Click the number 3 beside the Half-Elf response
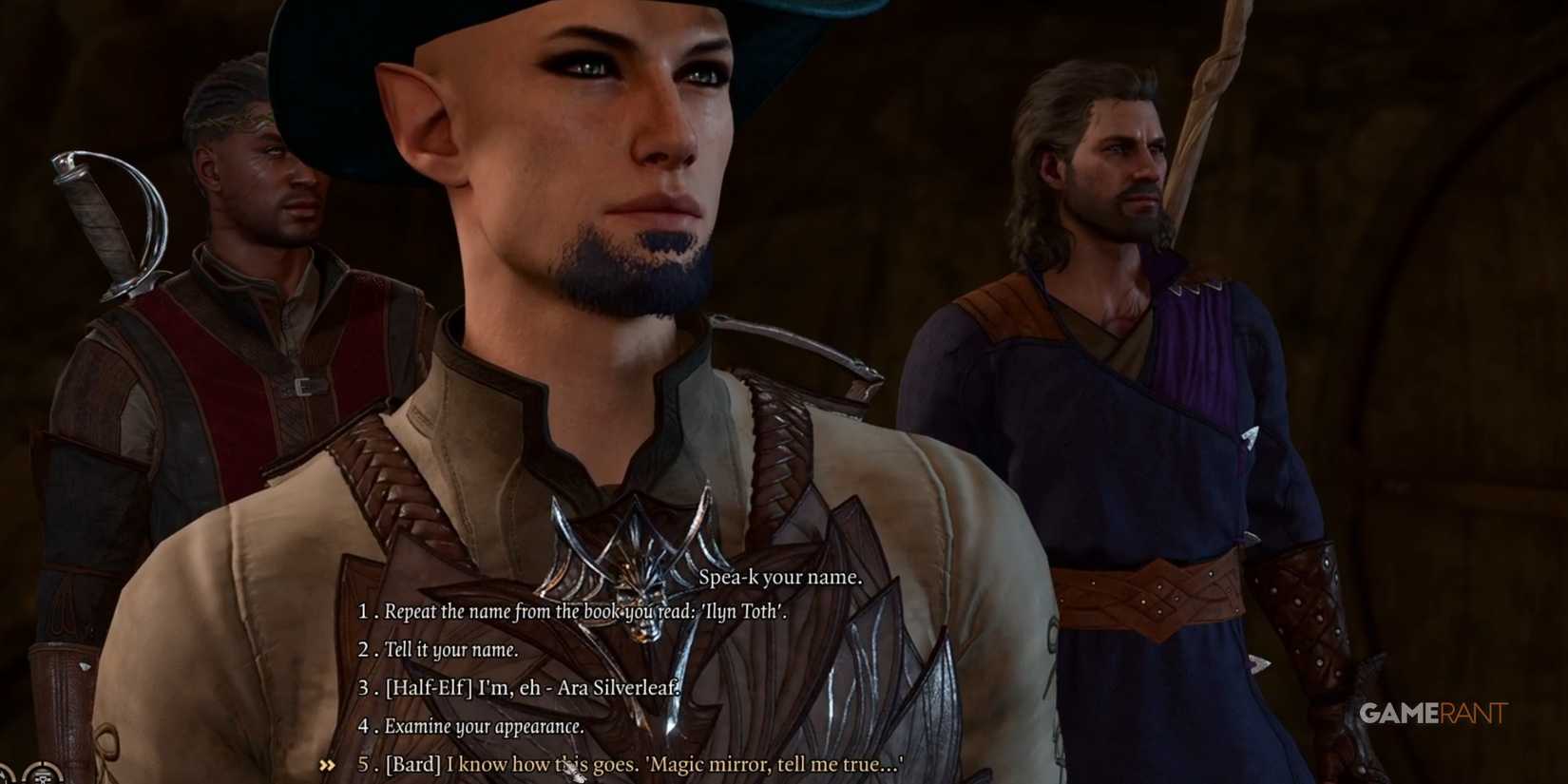The height and width of the screenshot is (784, 1568). 362,688
